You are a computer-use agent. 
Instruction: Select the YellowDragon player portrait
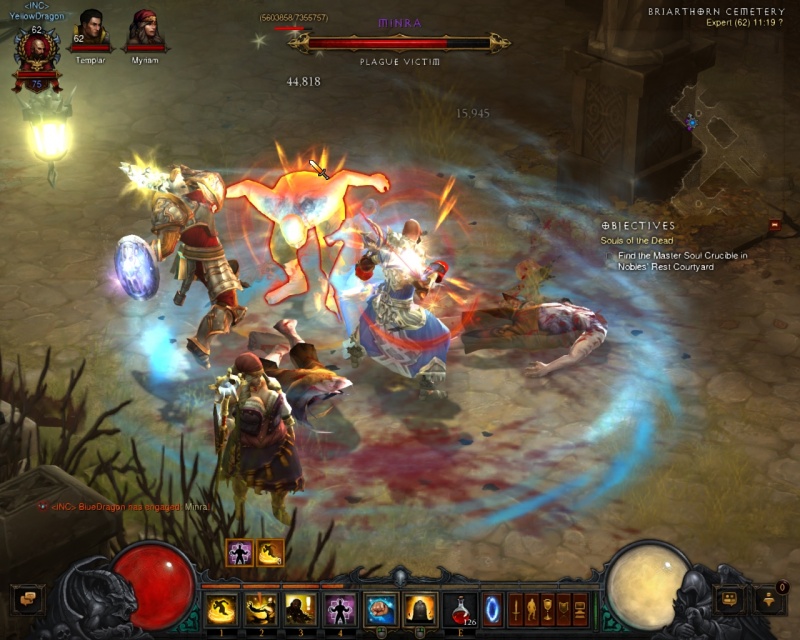click(x=36, y=52)
